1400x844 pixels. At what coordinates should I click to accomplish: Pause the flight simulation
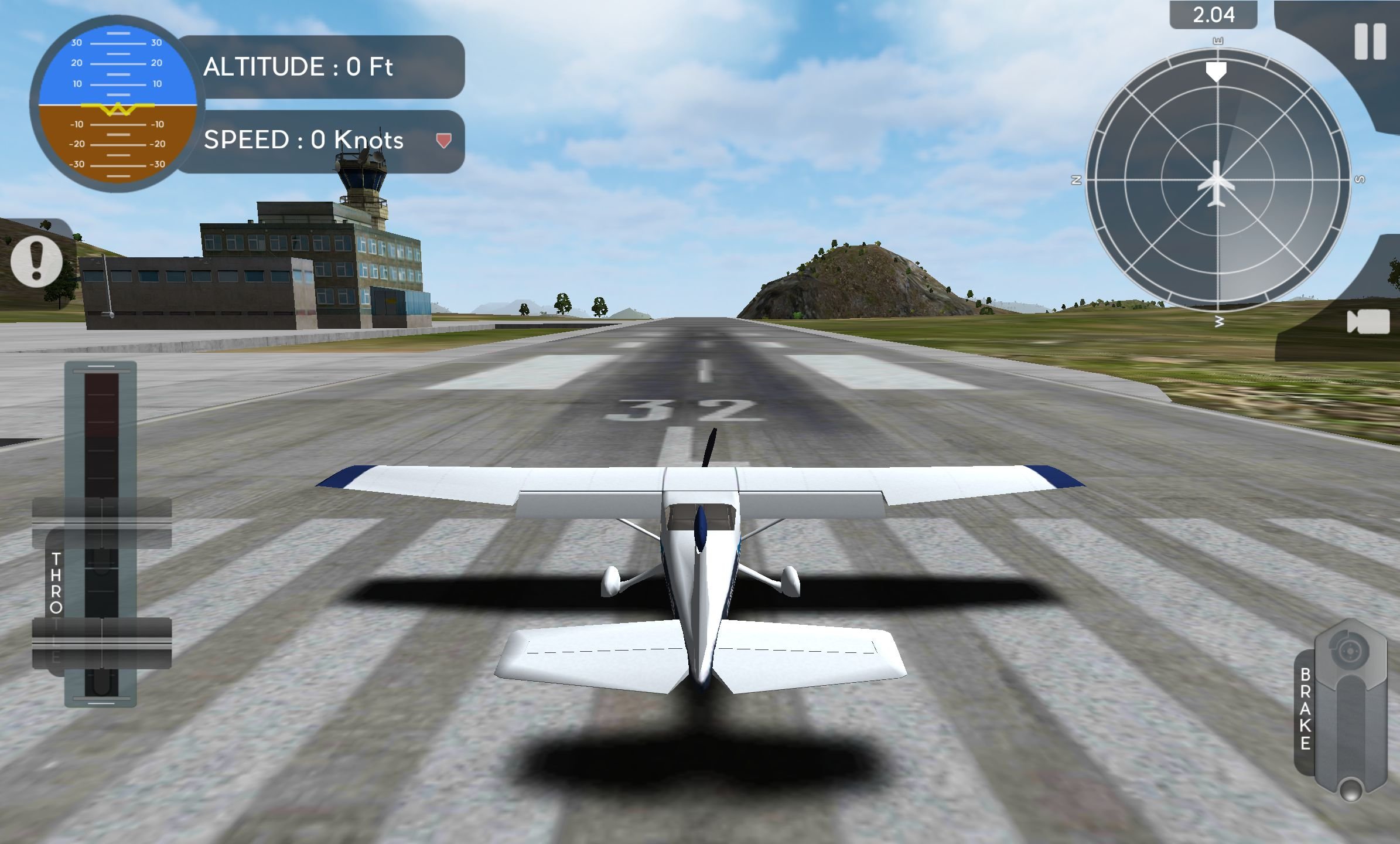(1370, 42)
